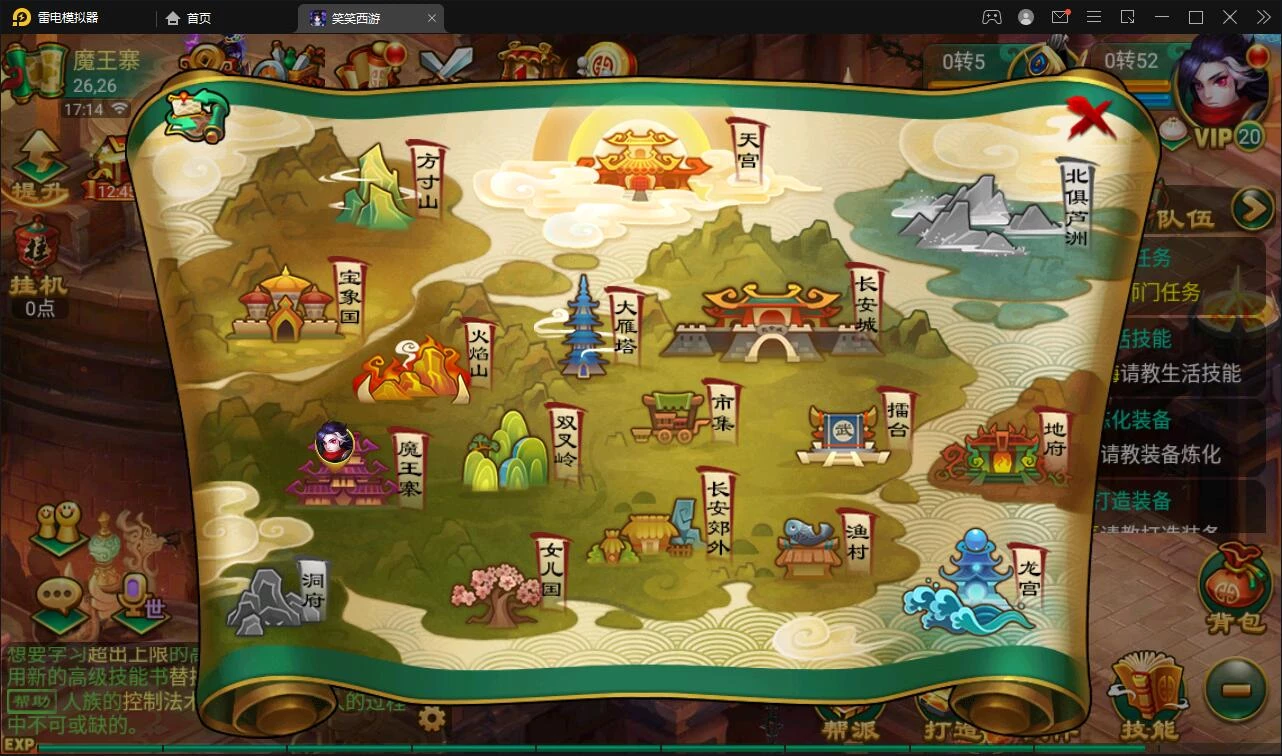The height and width of the screenshot is (756, 1282).
Task: Open the 背包 bag icon
Action: pos(1233,589)
